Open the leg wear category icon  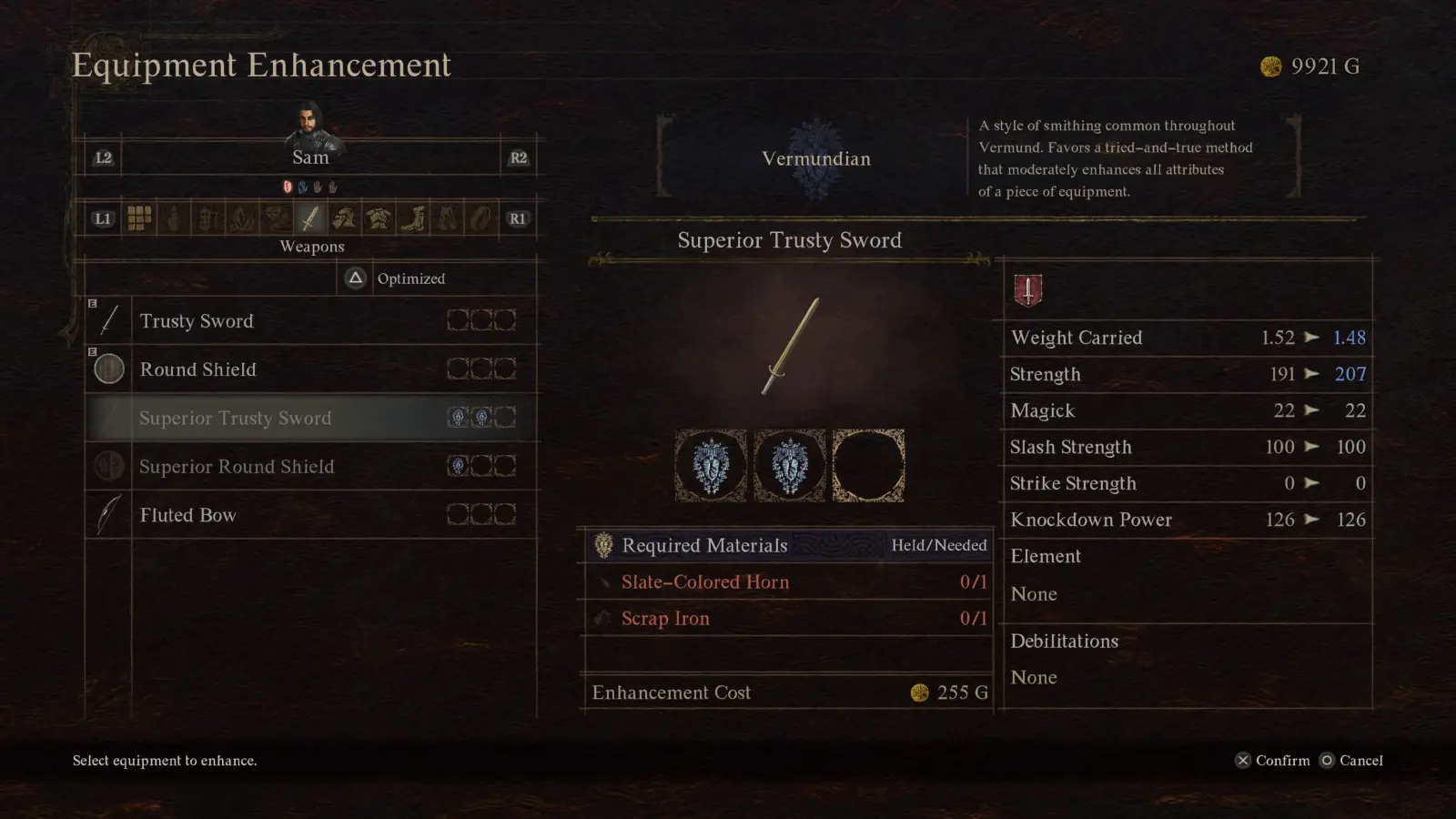point(448,217)
